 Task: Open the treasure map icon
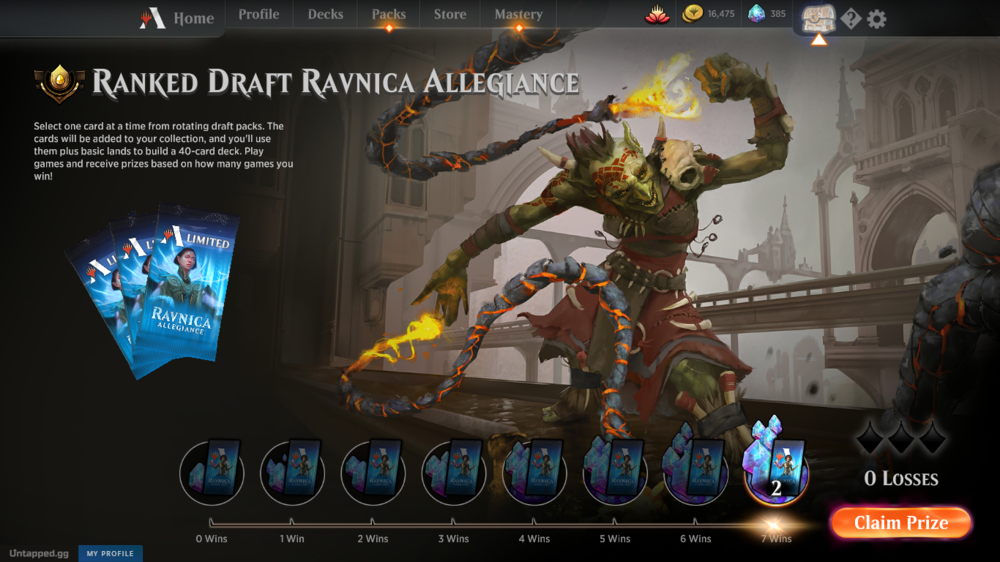click(x=818, y=18)
